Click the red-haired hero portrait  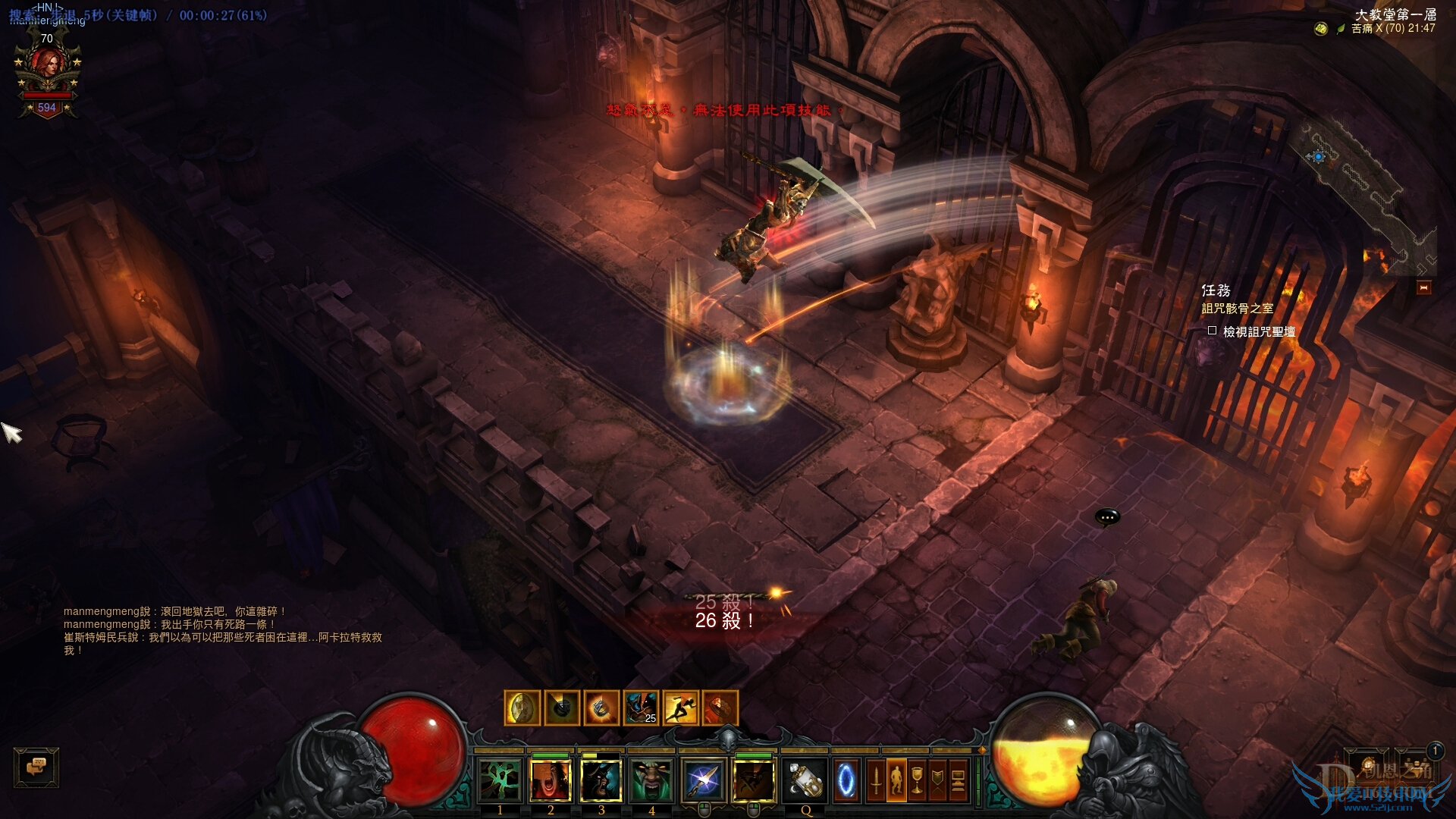click(48, 70)
